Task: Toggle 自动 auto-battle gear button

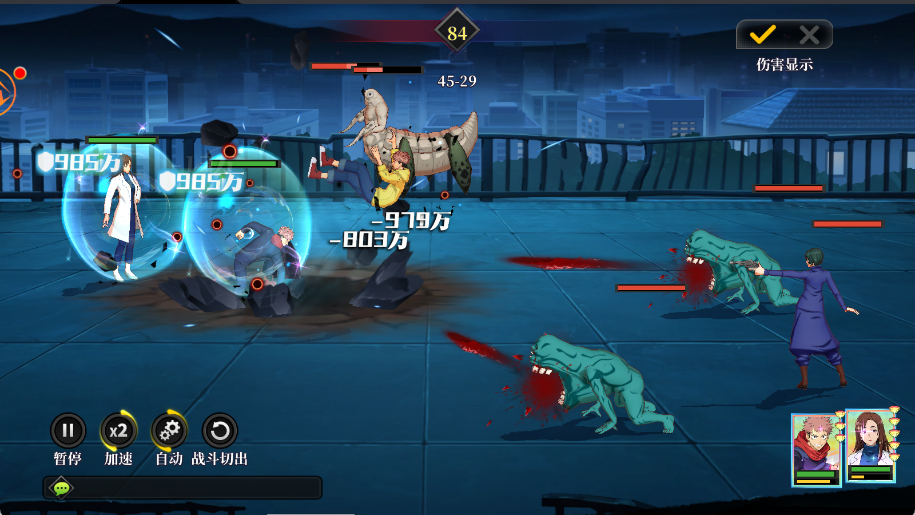Action: (169, 432)
